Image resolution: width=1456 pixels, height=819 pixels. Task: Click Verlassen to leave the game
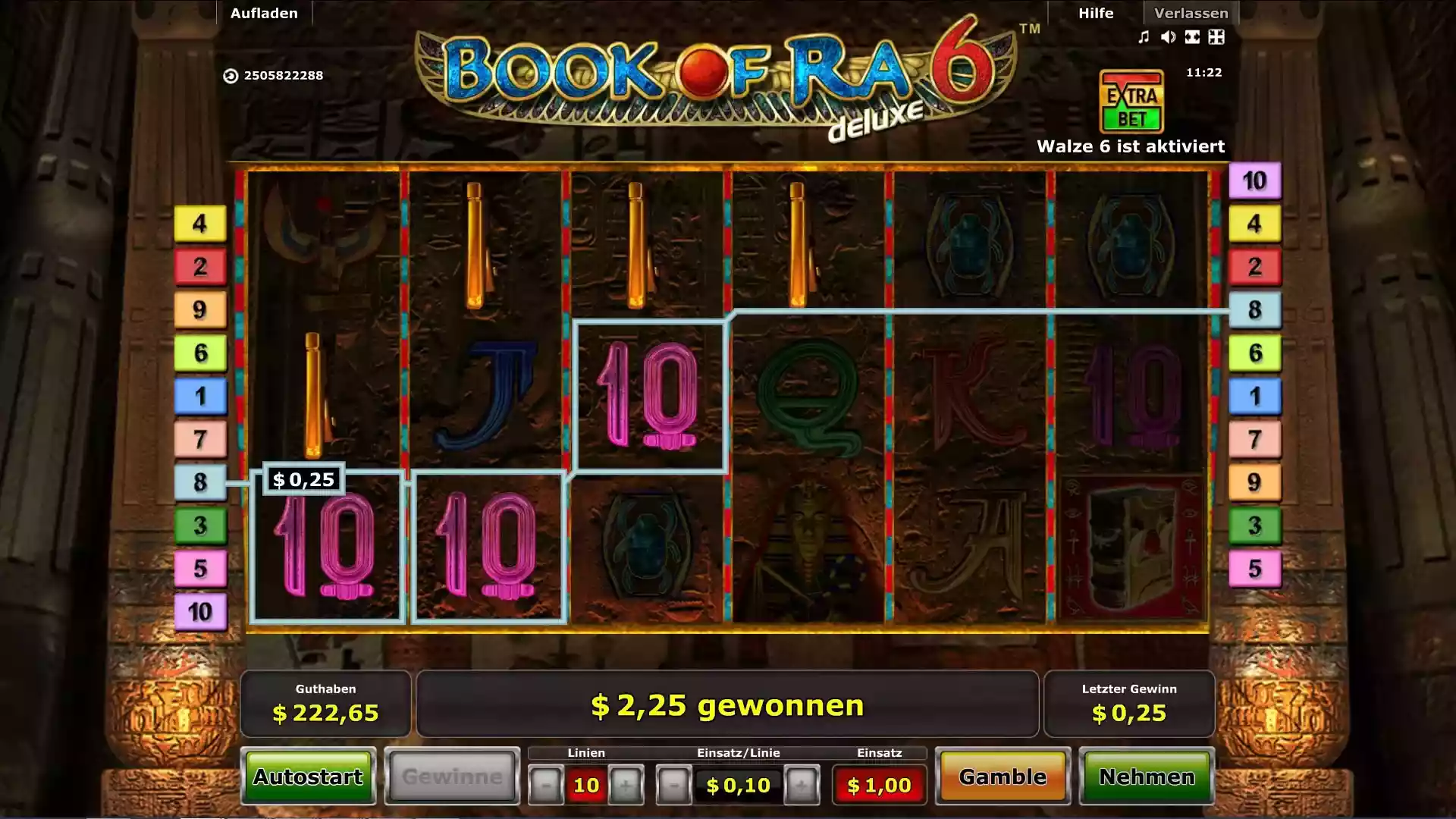click(x=1191, y=13)
